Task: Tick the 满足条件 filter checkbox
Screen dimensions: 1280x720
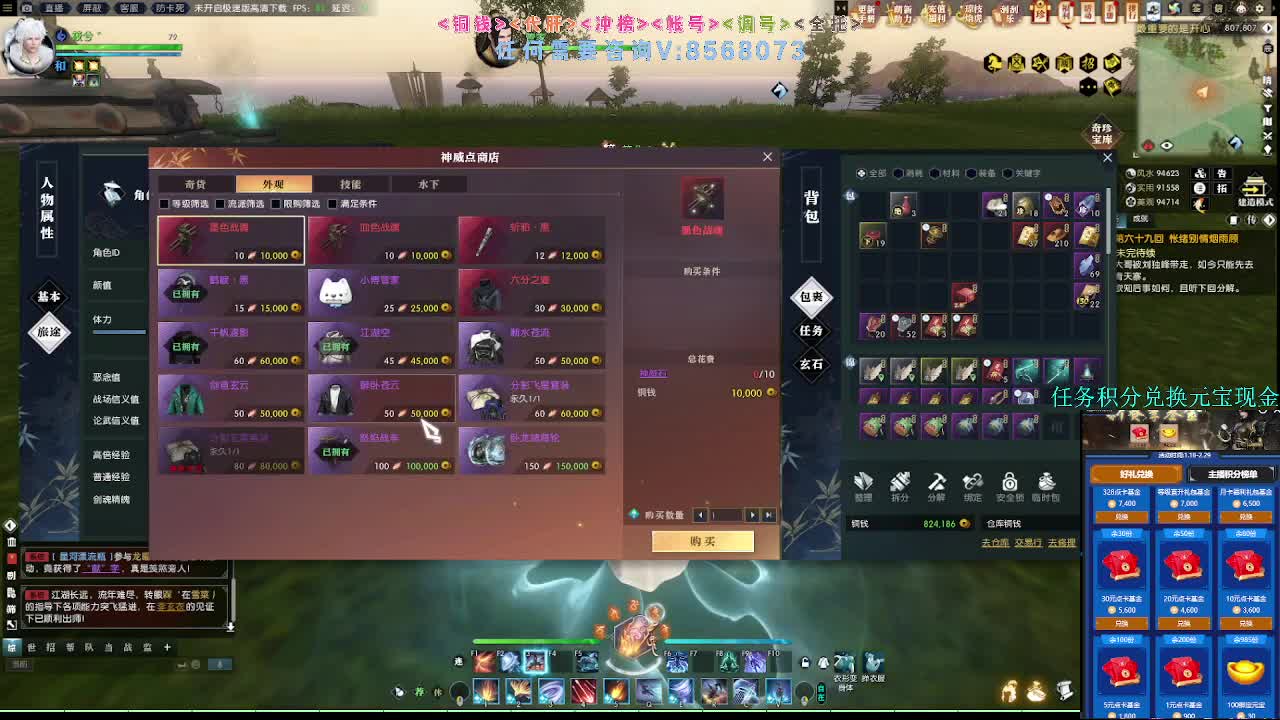Action: pyautogui.click(x=330, y=203)
